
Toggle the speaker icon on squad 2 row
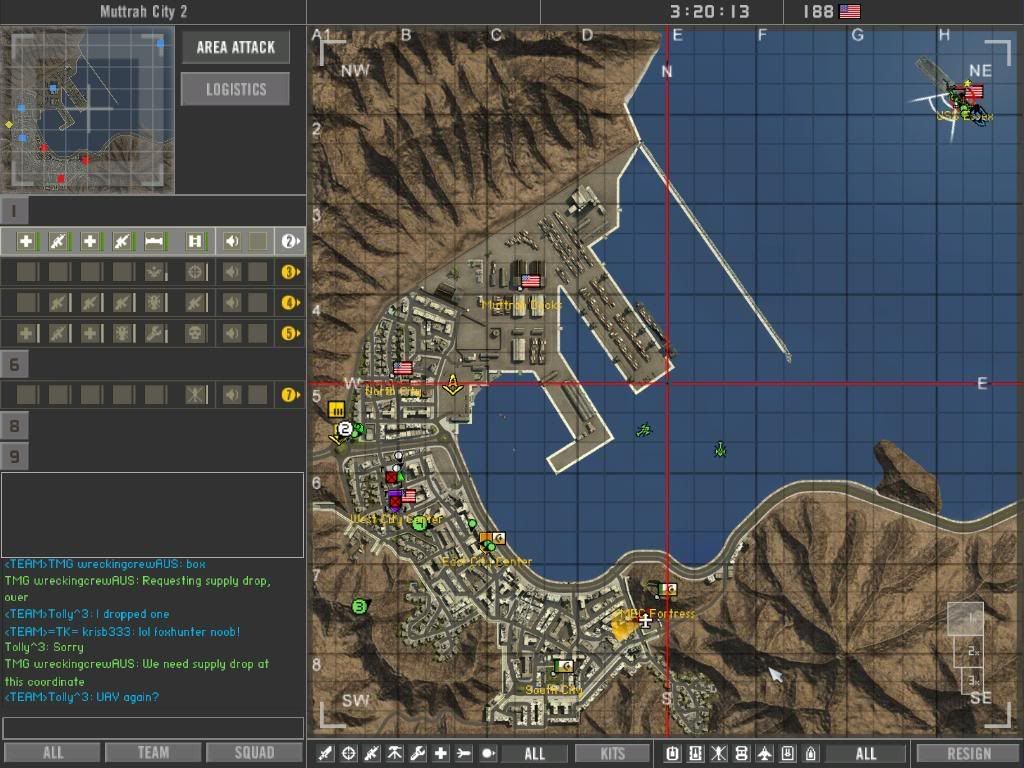(231, 241)
